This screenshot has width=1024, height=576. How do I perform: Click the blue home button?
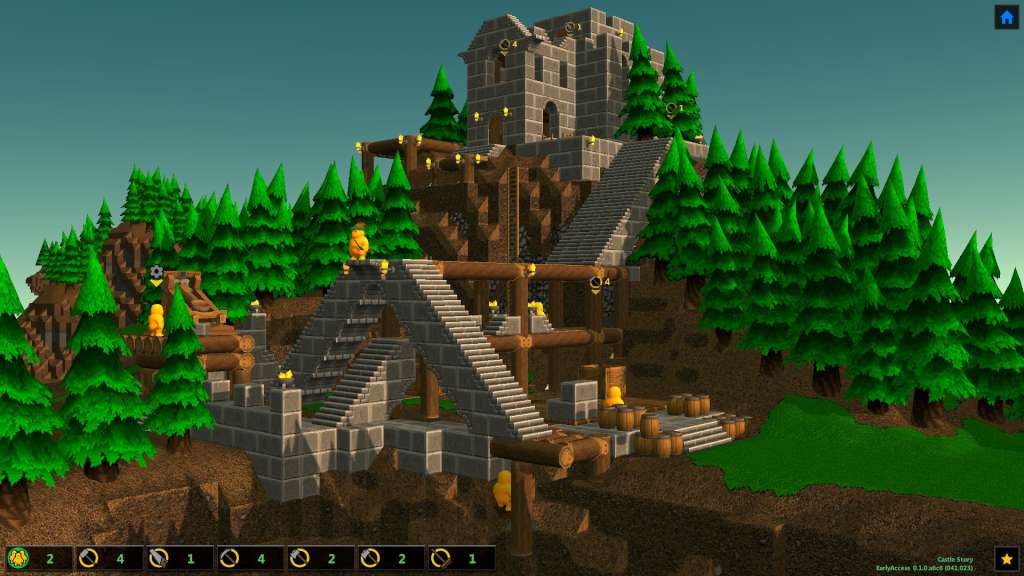[x=1006, y=17]
